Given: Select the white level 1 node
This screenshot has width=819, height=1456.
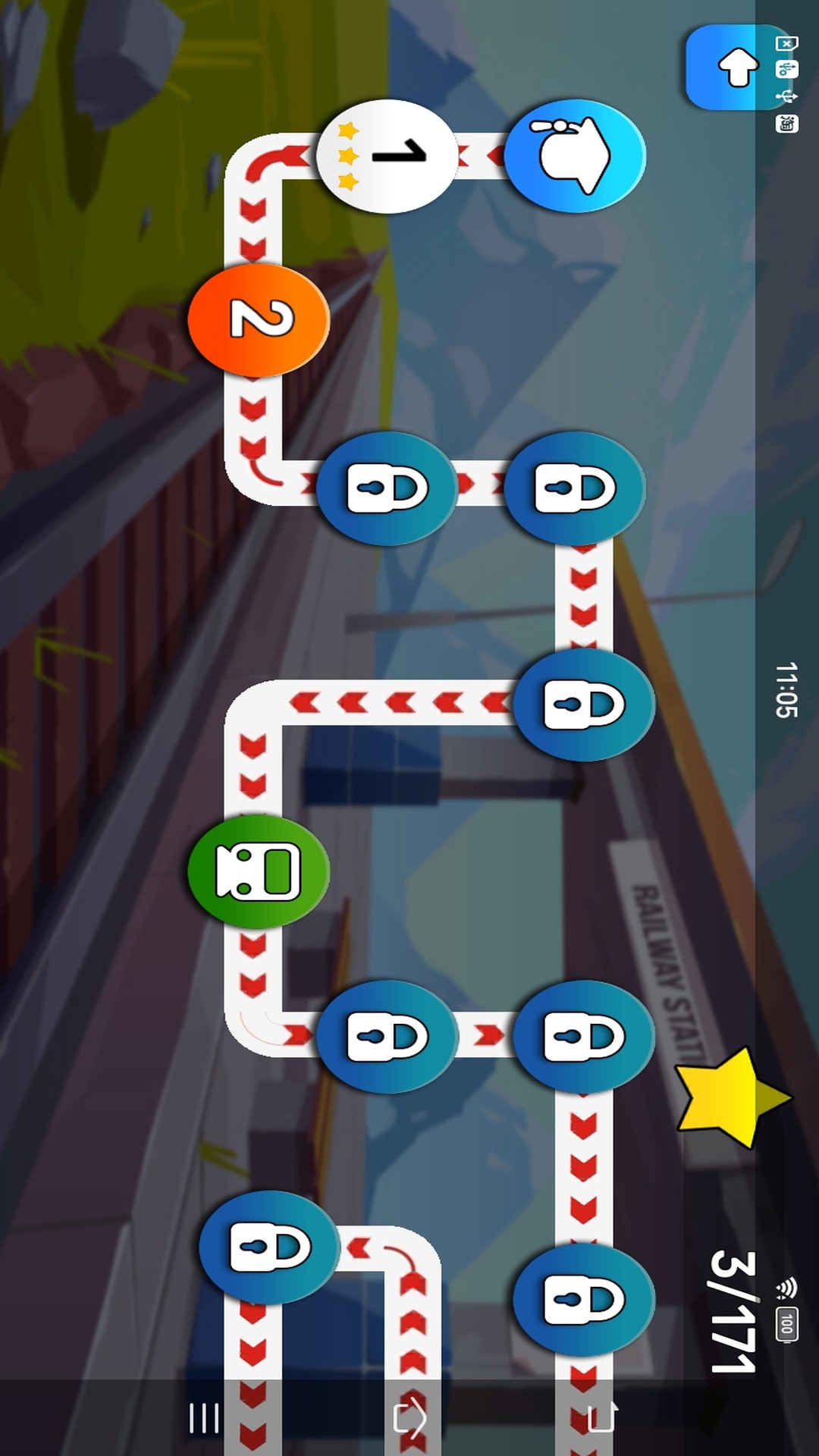Looking at the screenshot, I should [x=388, y=156].
